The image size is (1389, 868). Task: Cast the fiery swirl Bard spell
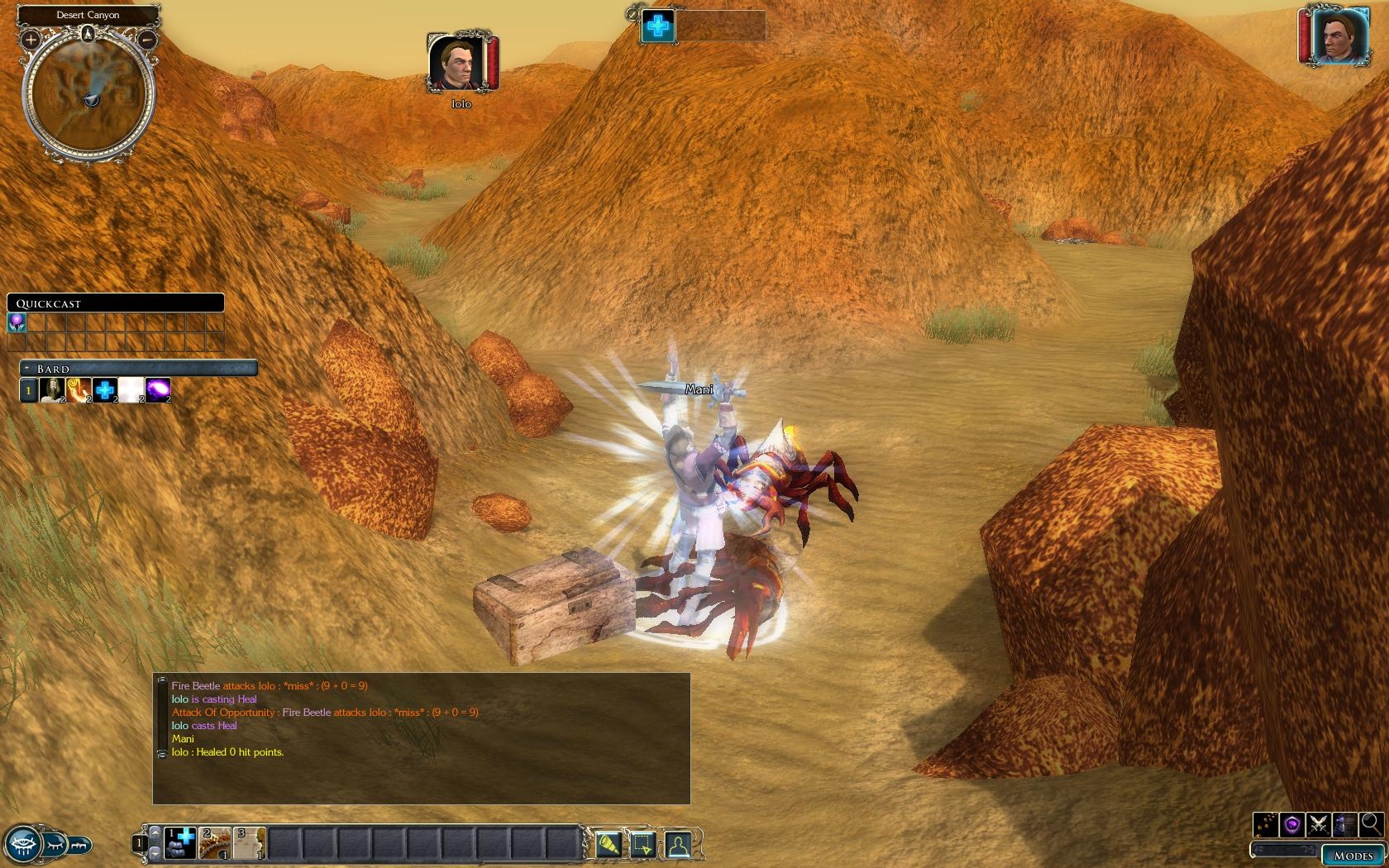(x=79, y=389)
